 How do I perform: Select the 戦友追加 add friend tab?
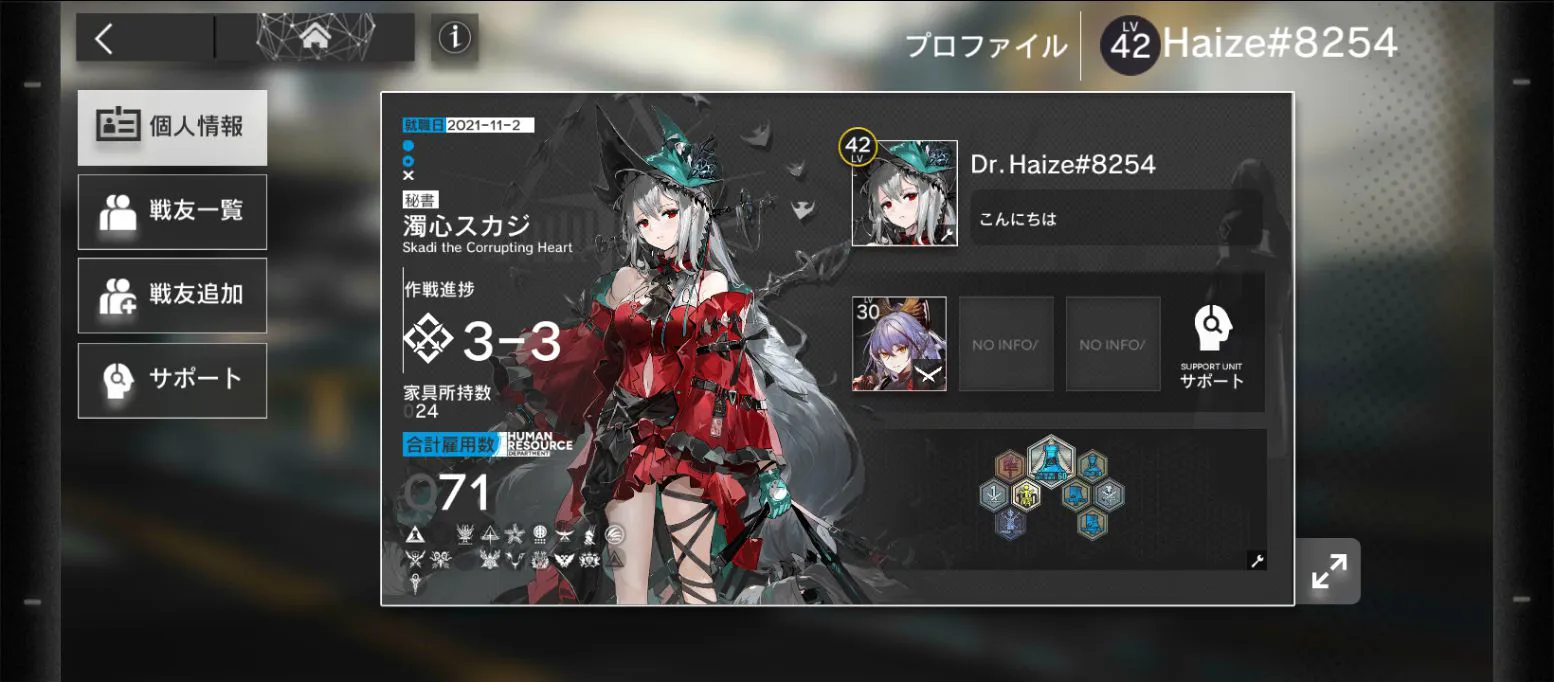172,296
